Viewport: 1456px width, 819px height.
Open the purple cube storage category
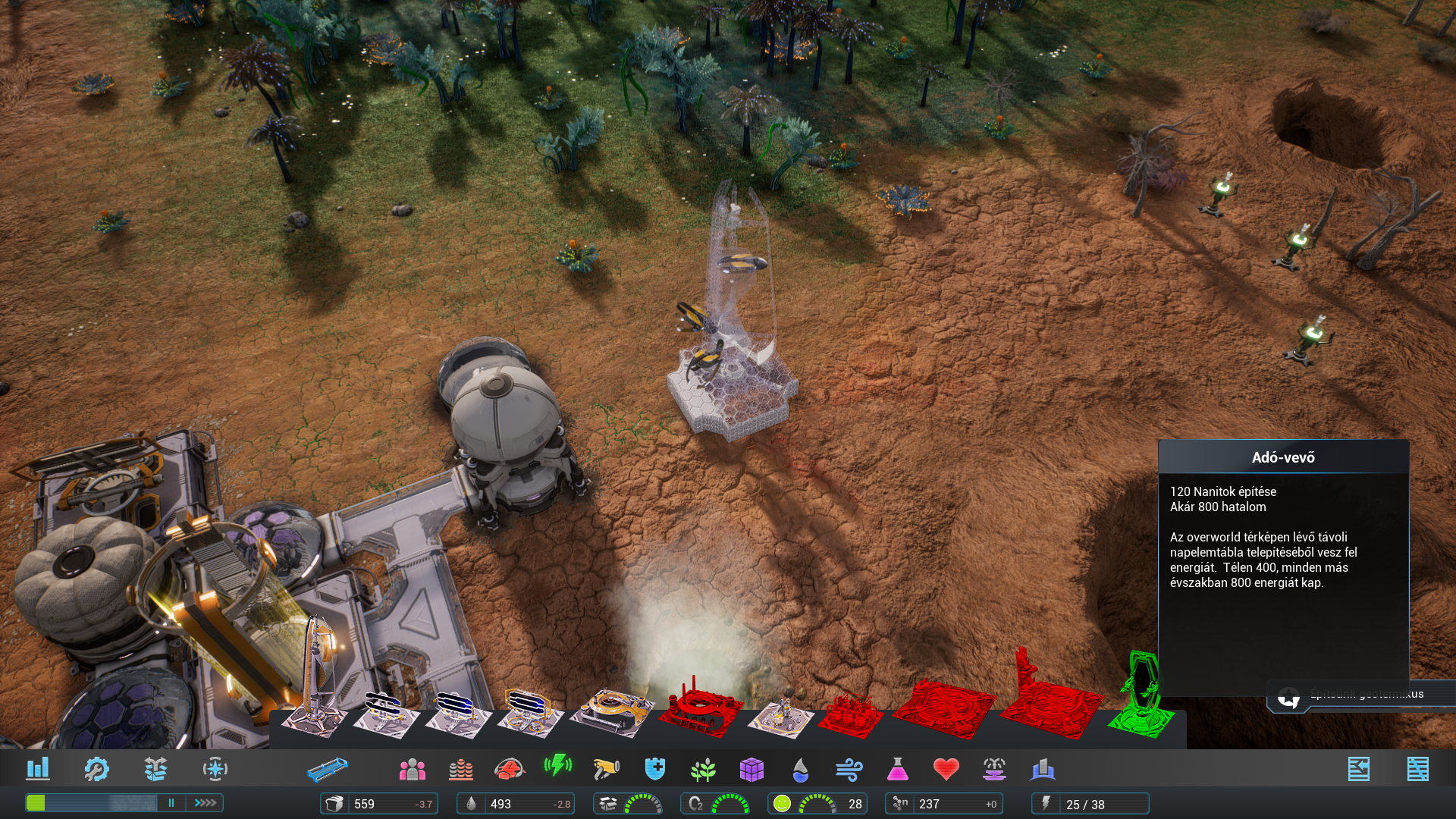[752, 769]
